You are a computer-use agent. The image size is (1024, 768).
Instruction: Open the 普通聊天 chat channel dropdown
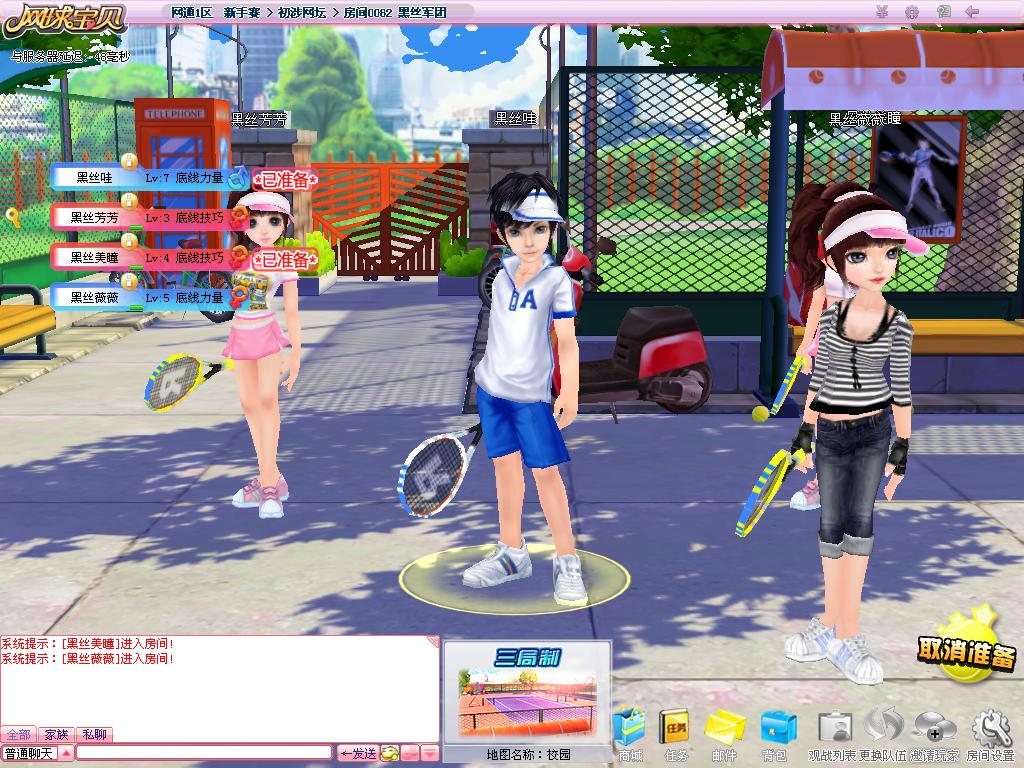tap(67, 753)
